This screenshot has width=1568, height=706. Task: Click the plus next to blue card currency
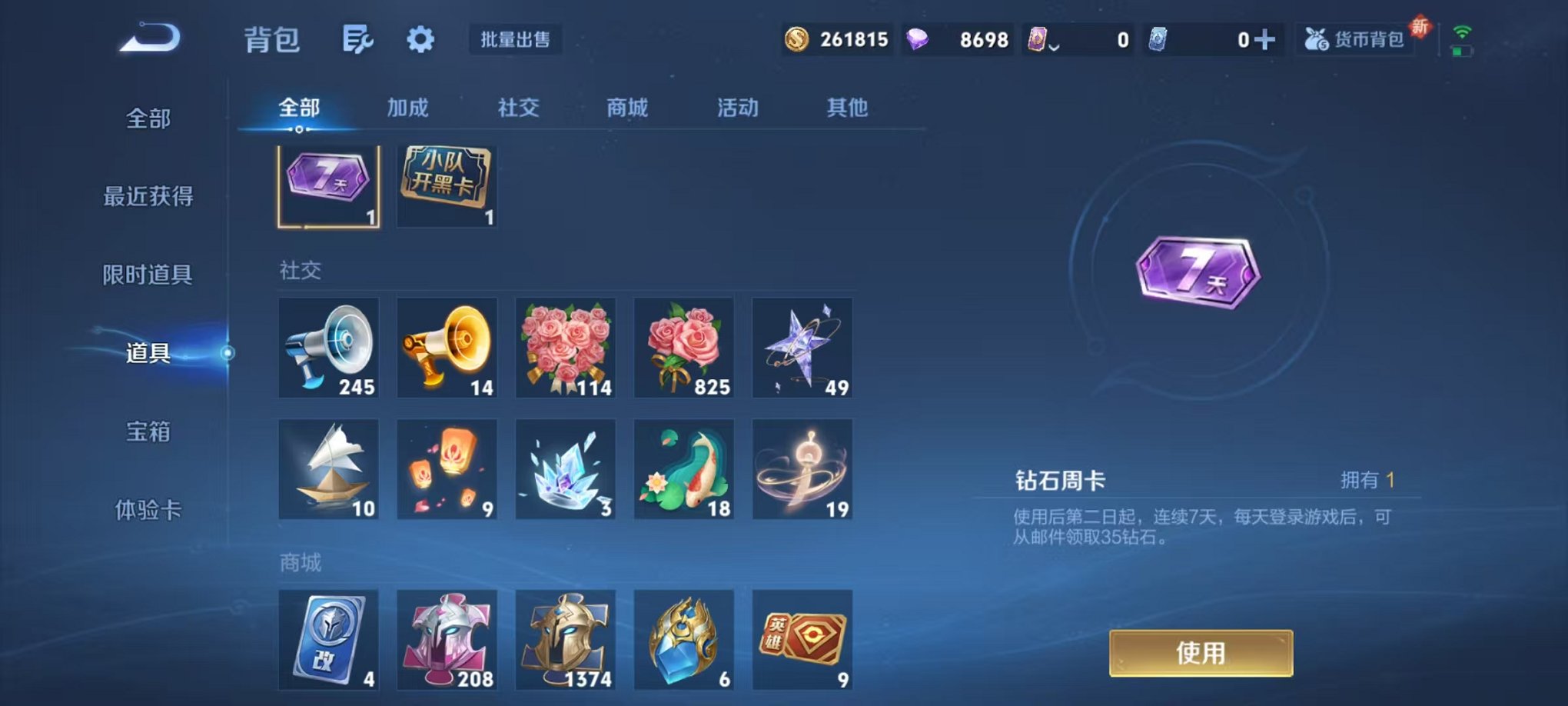(x=1267, y=38)
